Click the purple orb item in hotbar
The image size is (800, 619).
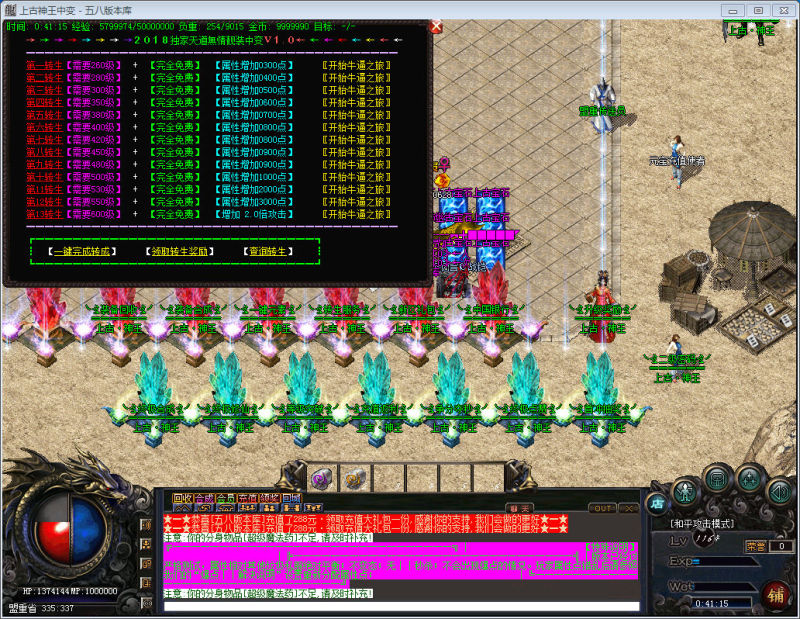point(323,477)
